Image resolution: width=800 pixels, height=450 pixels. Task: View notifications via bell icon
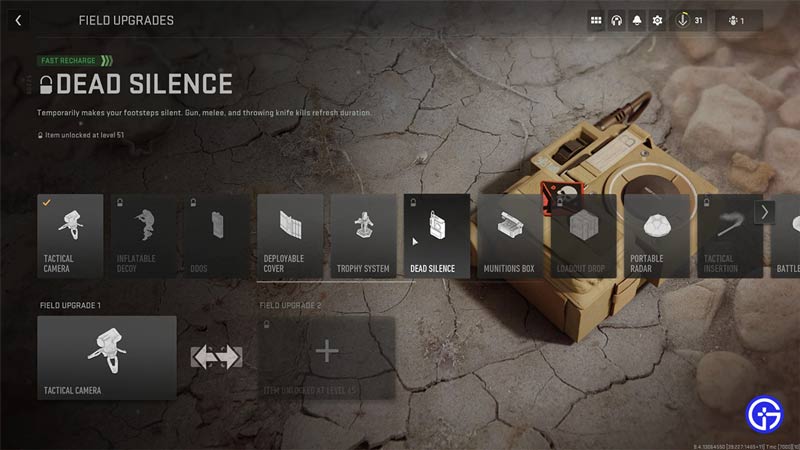(637, 20)
